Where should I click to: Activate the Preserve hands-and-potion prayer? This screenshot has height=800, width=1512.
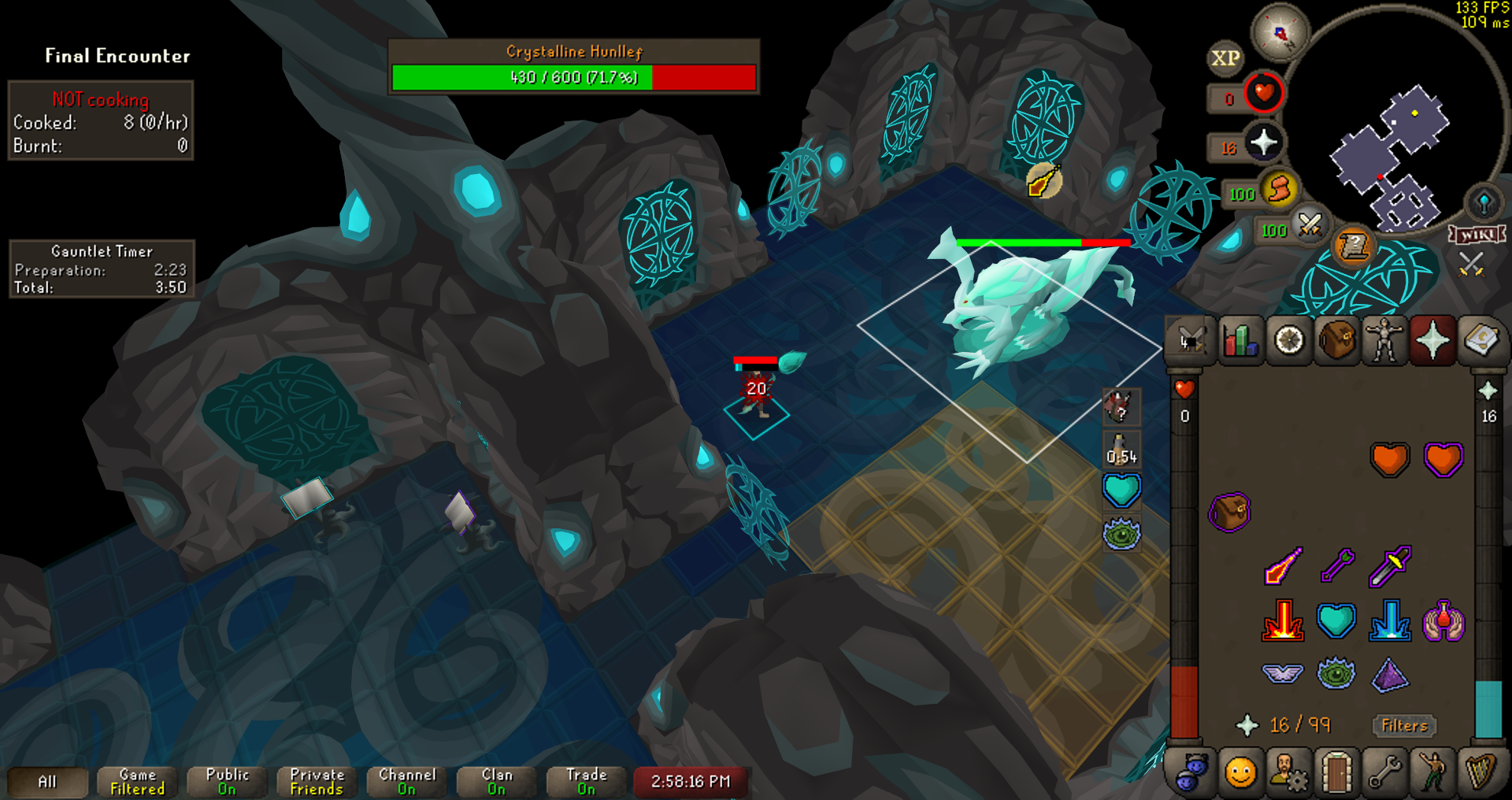point(1443,622)
